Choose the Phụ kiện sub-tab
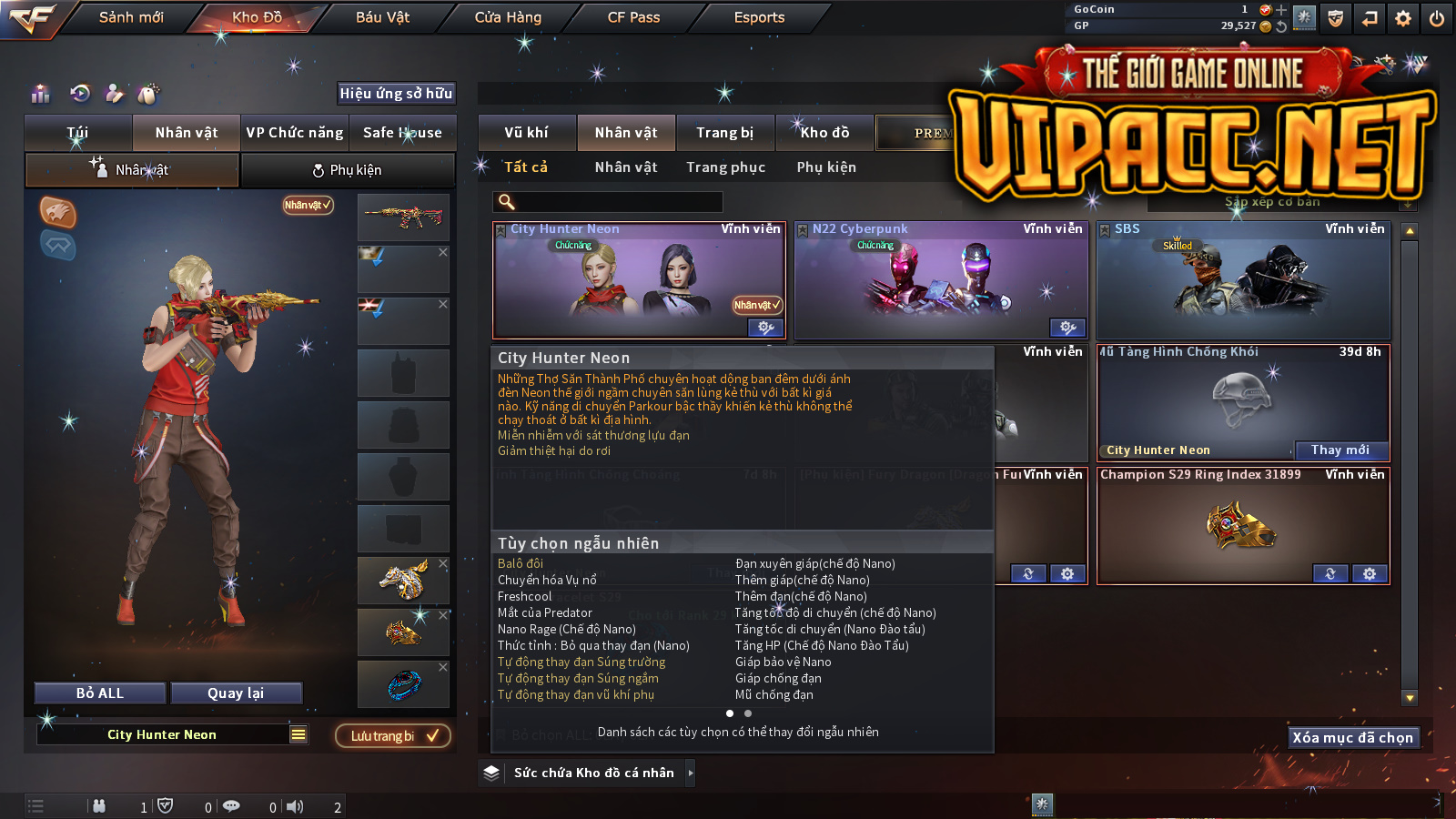Screen dimensions: 1456x819 (x=347, y=170)
